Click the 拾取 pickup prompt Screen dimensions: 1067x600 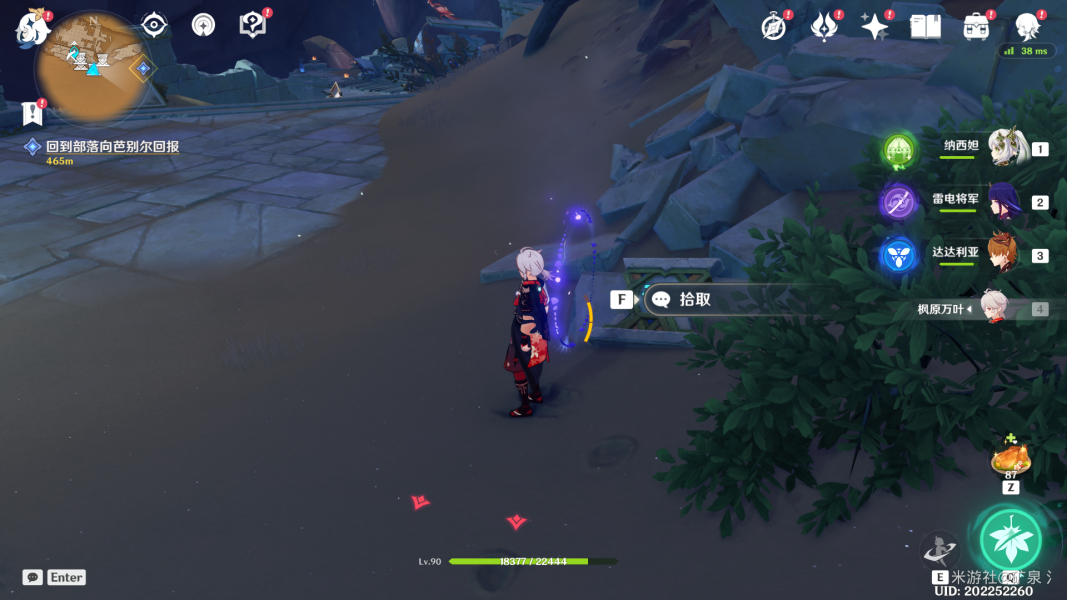[693, 299]
